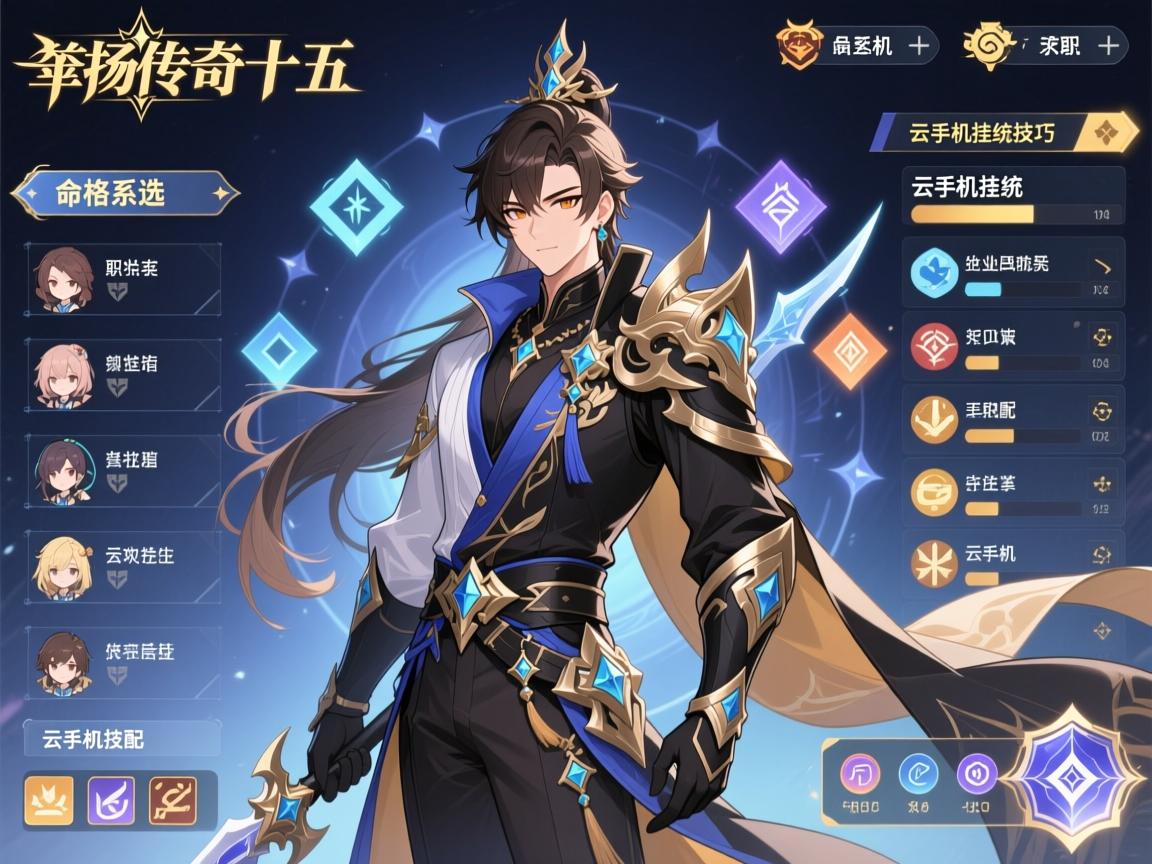Viewport: 1152px width, 864px height.
Task: Choose the short brown-haired character at list bottom
Action: (x=122, y=662)
